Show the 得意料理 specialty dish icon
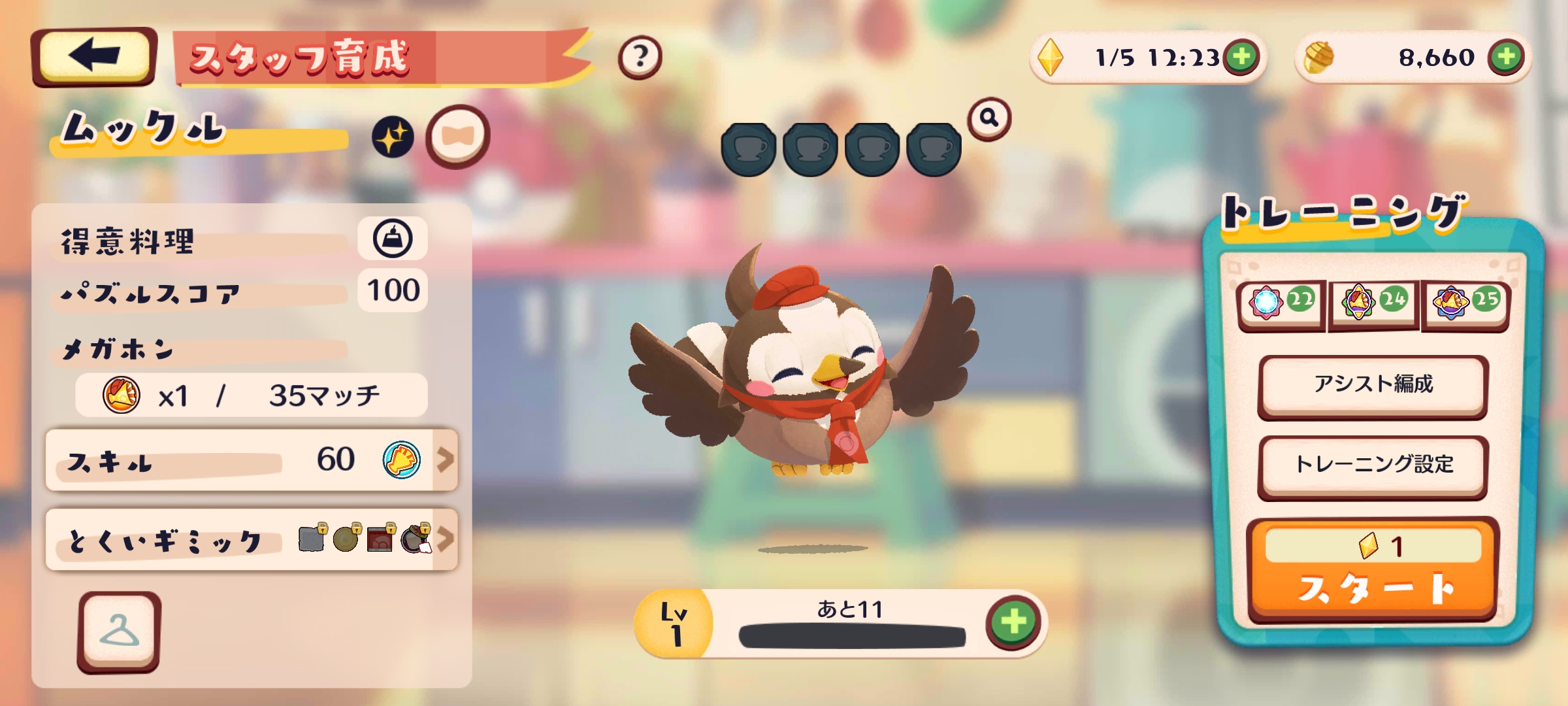Viewport: 1568px width, 706px height. (393, 239)
